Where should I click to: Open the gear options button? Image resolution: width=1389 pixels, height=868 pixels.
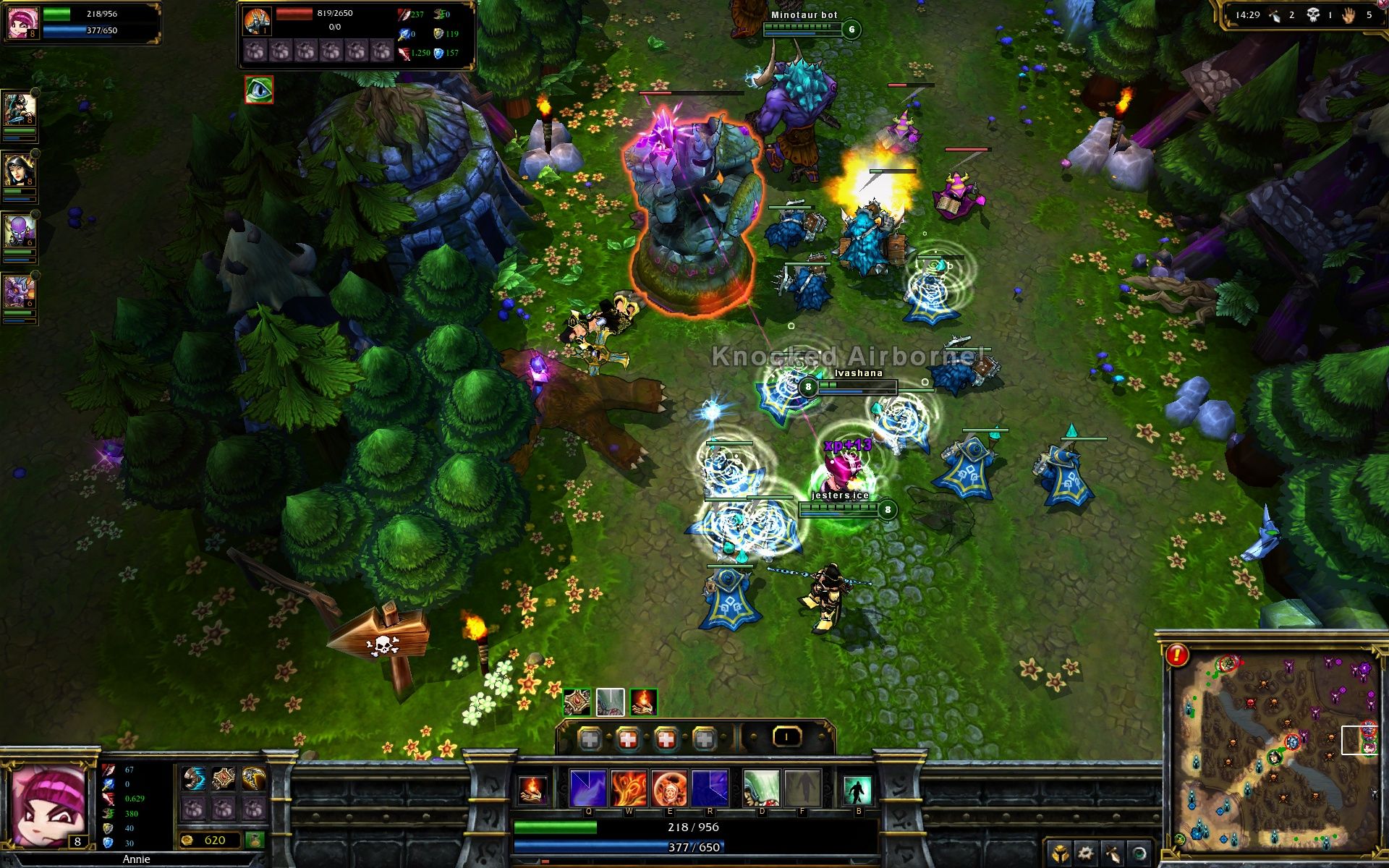point(1085,854)
